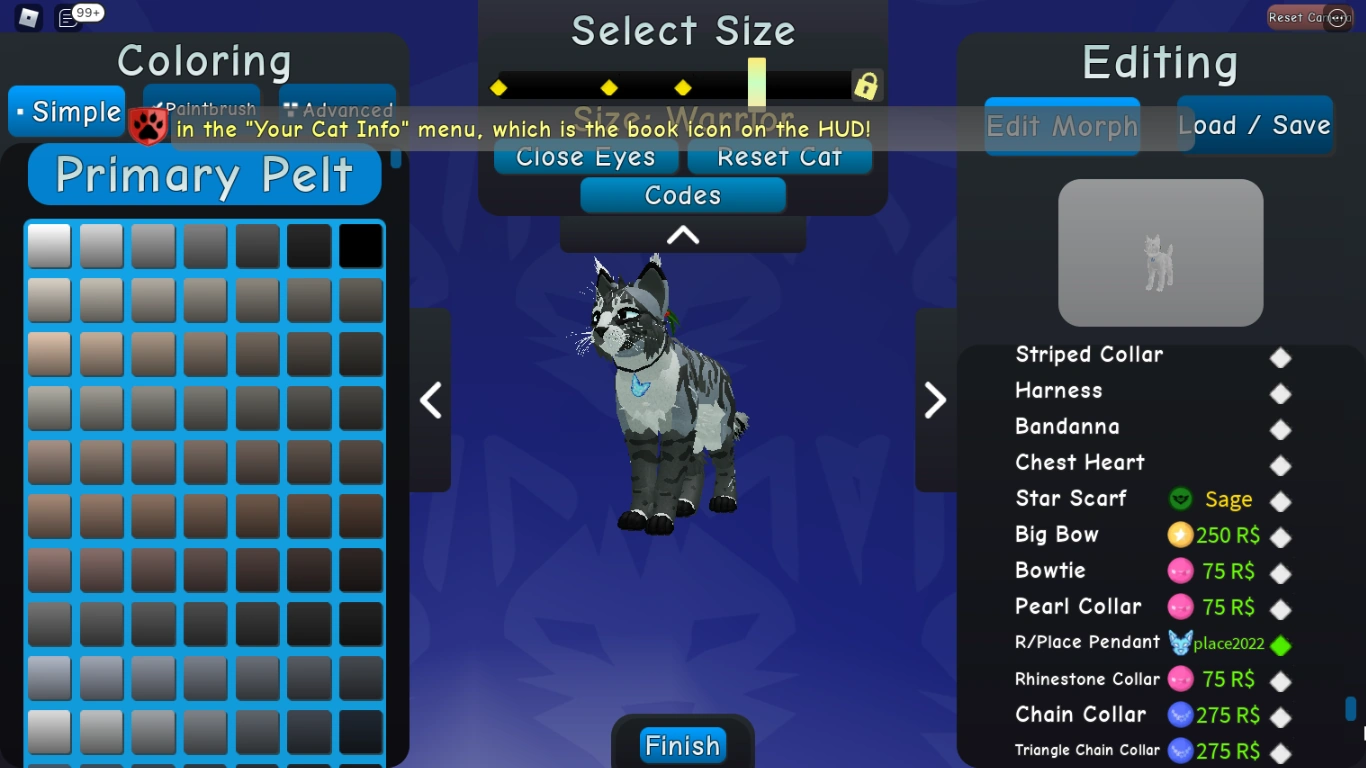Collapse the size panel with the up chevron
Viewport: 1366px width, 768px height.
(x=682, y=234)
